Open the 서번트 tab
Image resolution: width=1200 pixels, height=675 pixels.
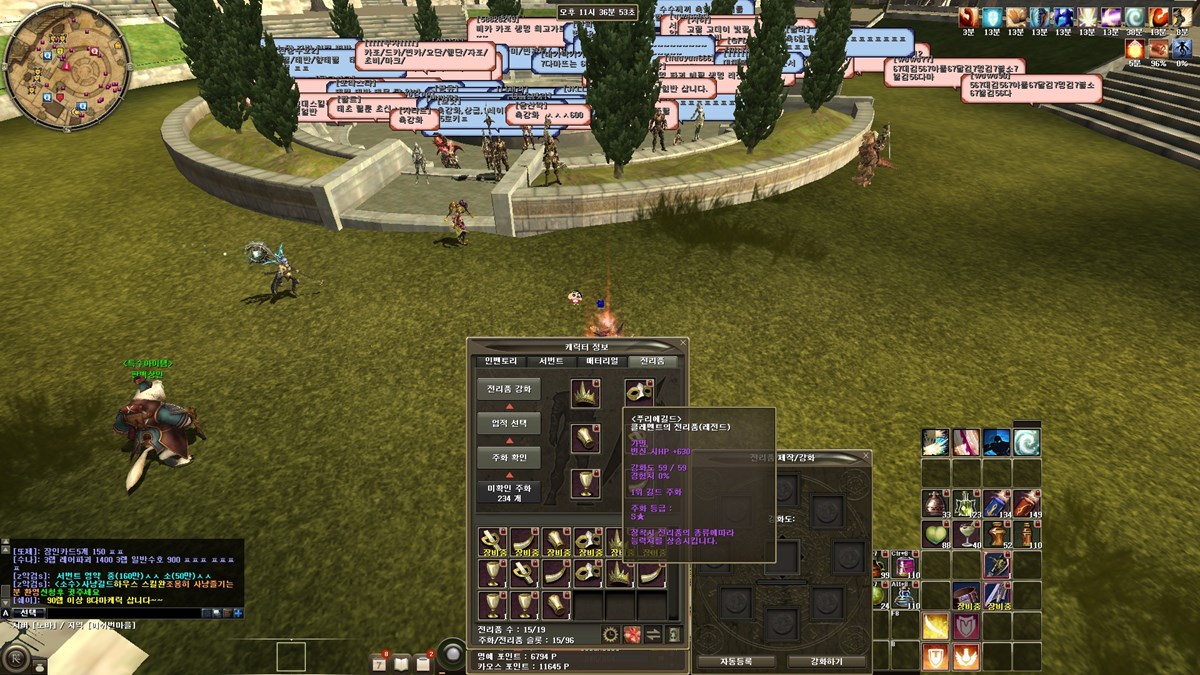(551, 361)
